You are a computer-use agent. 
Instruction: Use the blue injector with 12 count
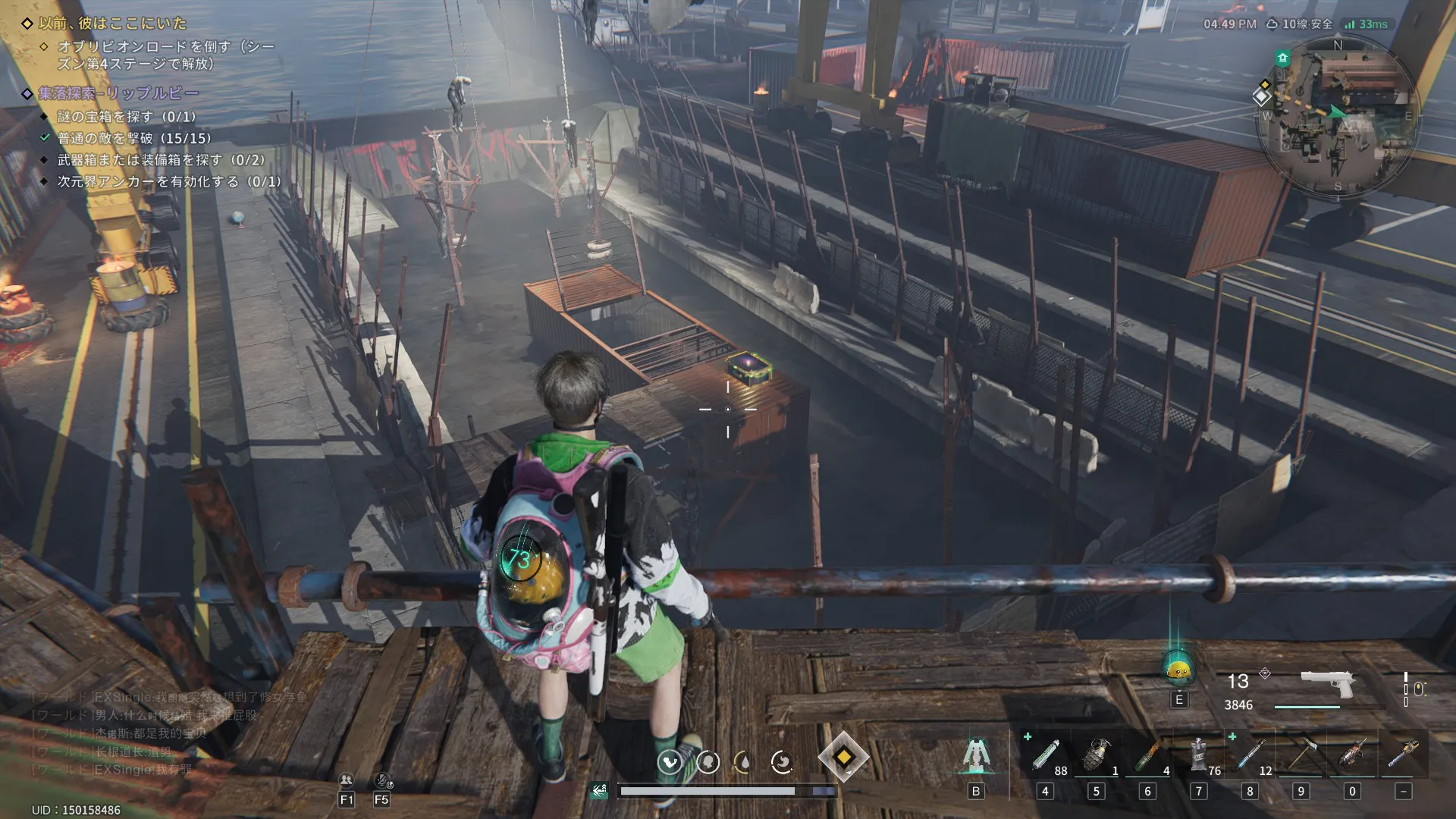1250,756
